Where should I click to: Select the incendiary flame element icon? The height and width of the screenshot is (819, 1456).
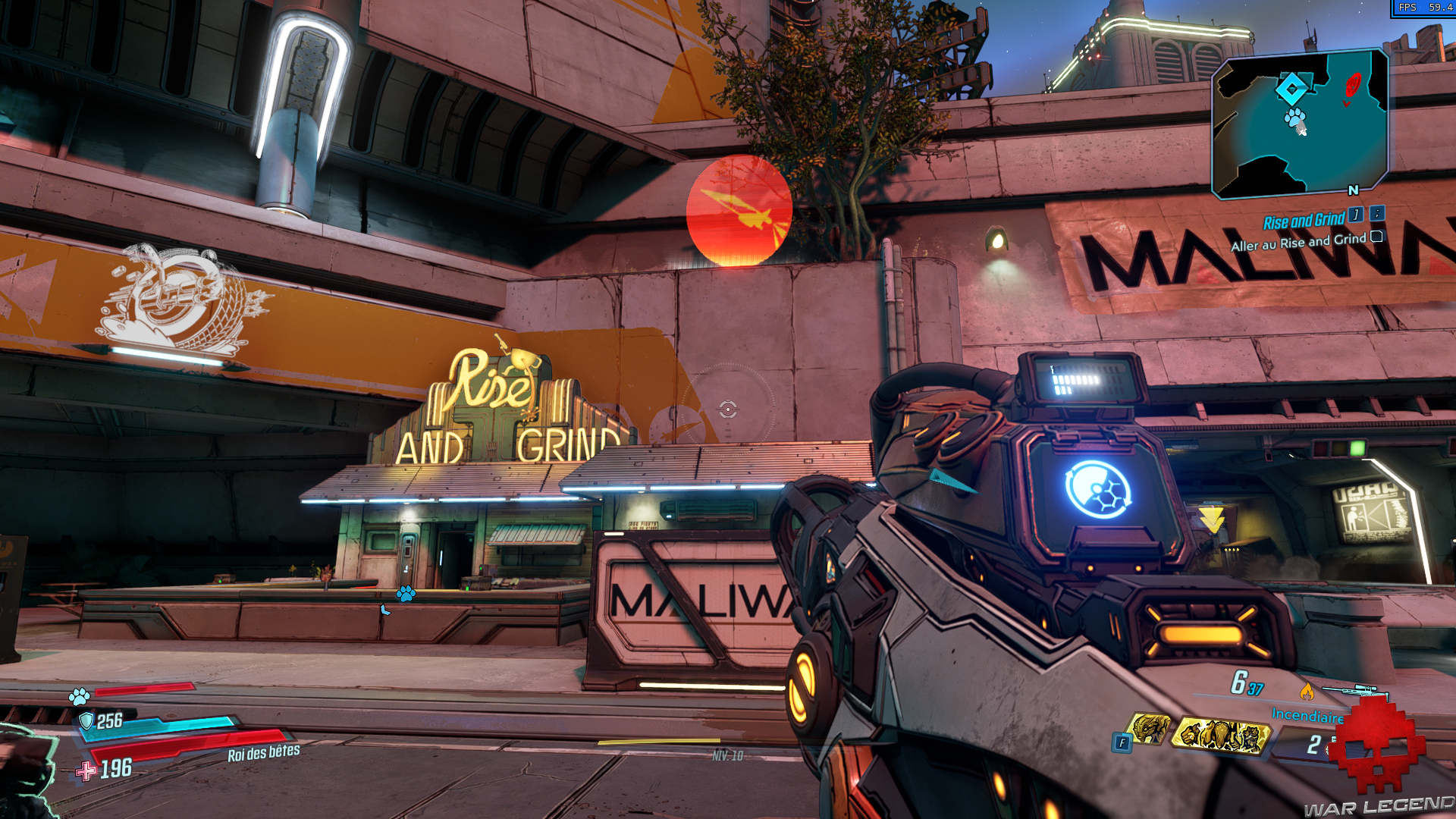click(1307, 692)
